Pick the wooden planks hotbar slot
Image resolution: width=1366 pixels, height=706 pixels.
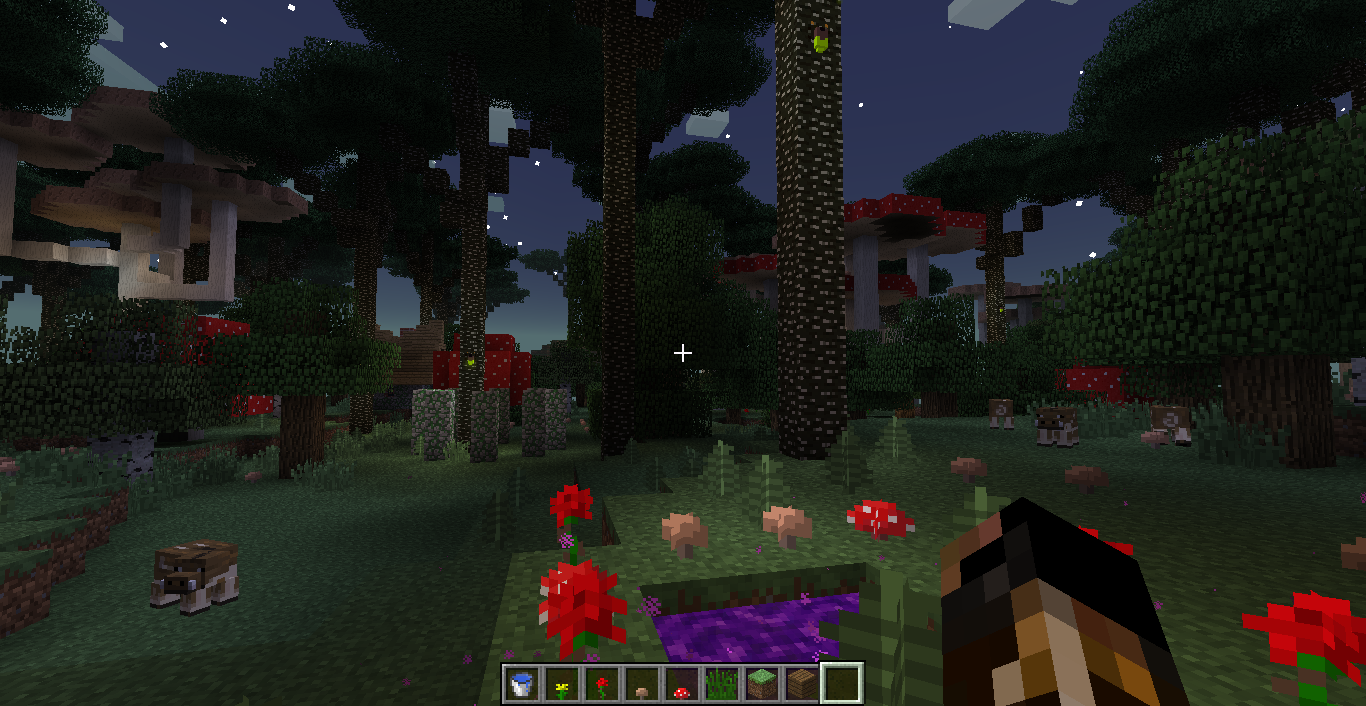coord(802,685)
